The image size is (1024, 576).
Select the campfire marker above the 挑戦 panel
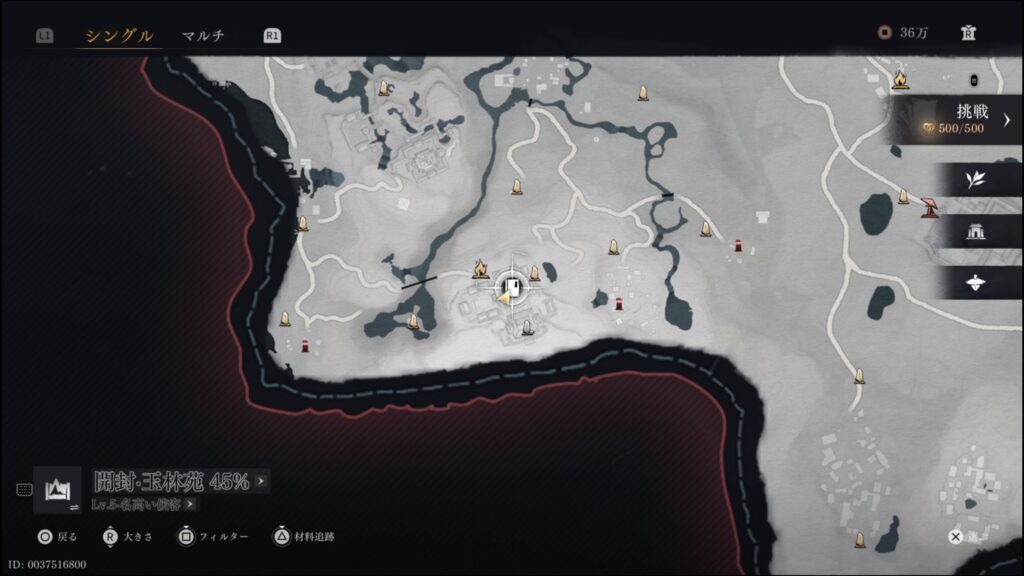click(900, 76)
